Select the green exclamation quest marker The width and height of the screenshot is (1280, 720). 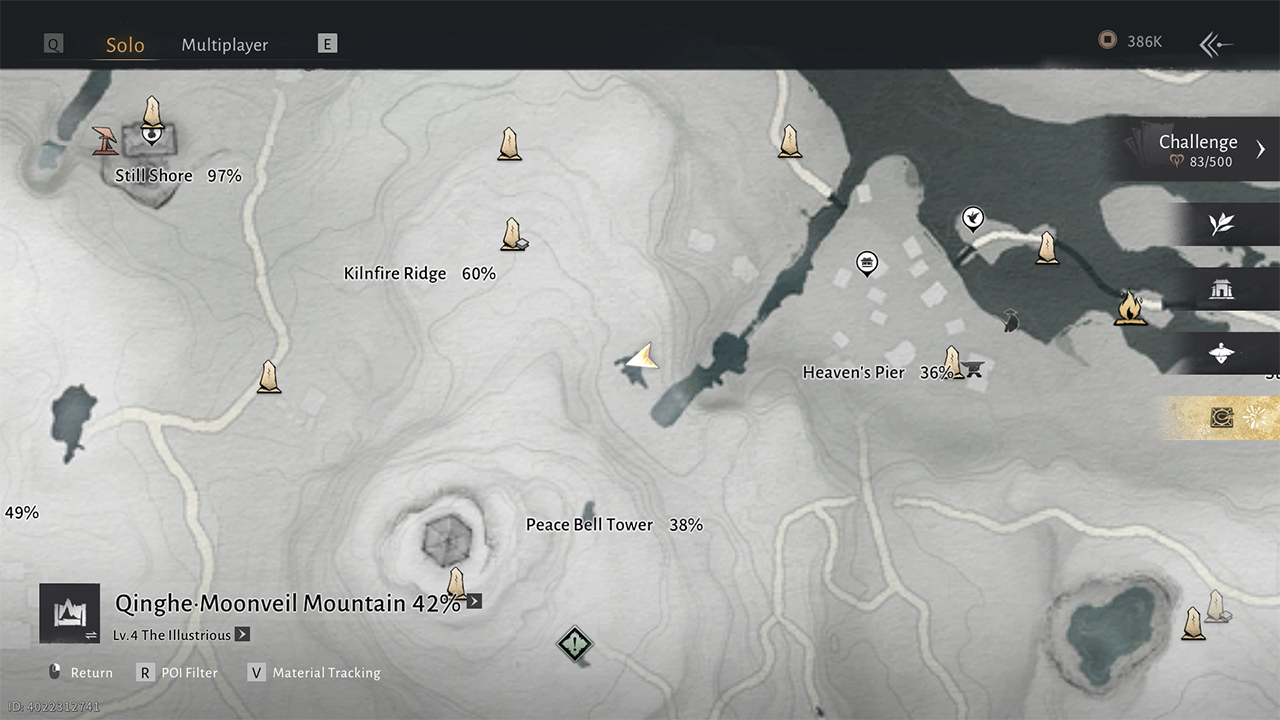click(574, 643)
